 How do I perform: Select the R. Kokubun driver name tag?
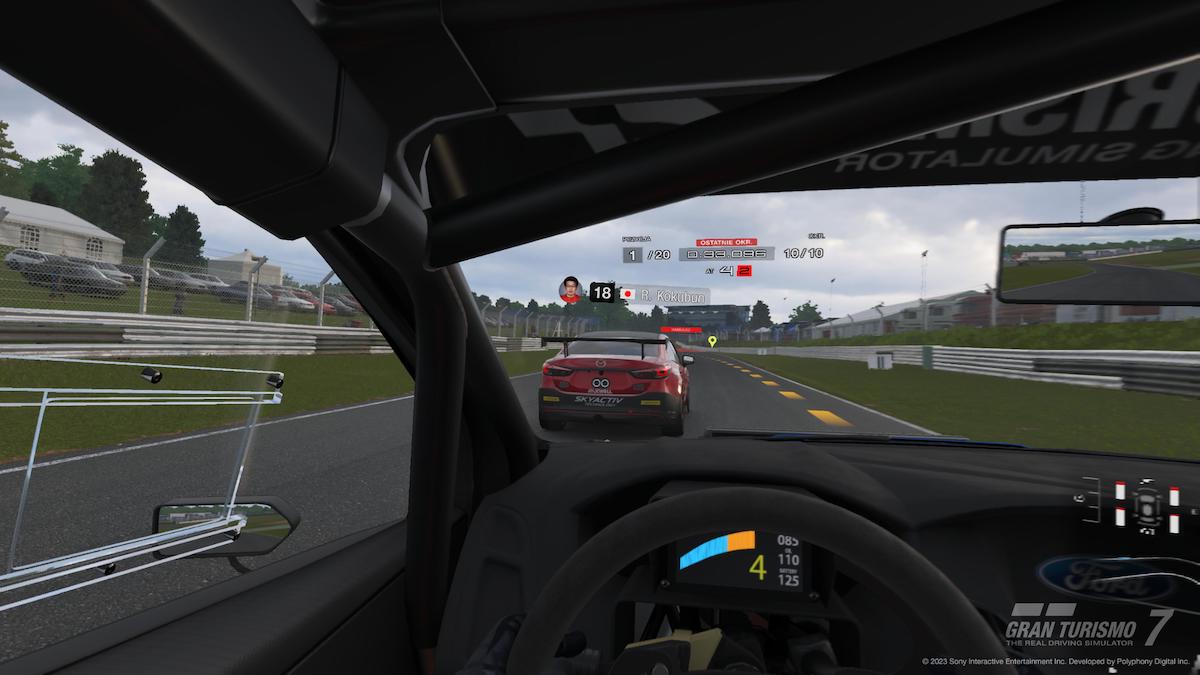[663, 295]
